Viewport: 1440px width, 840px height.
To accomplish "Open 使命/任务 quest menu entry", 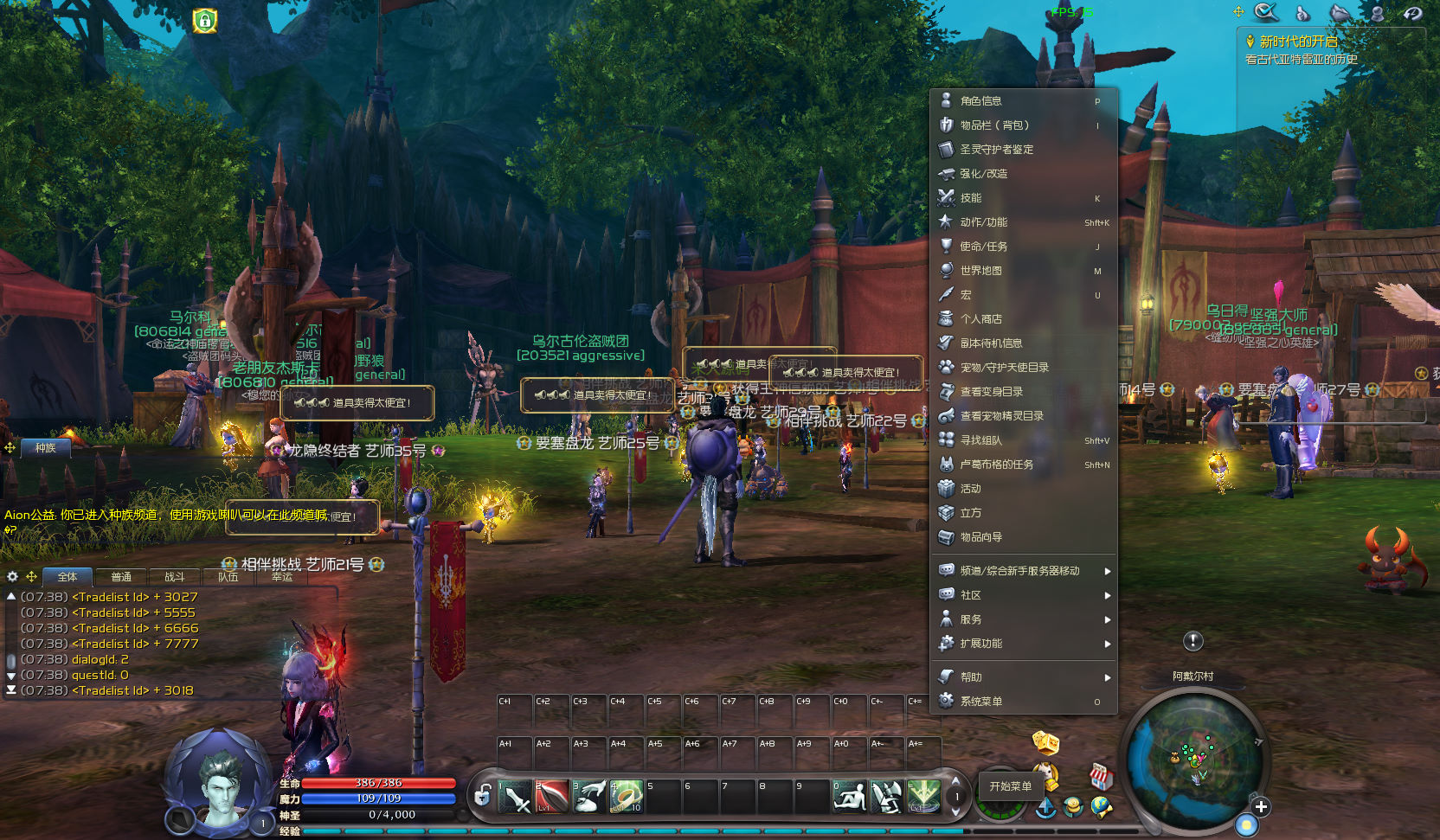I will (983, 247).
